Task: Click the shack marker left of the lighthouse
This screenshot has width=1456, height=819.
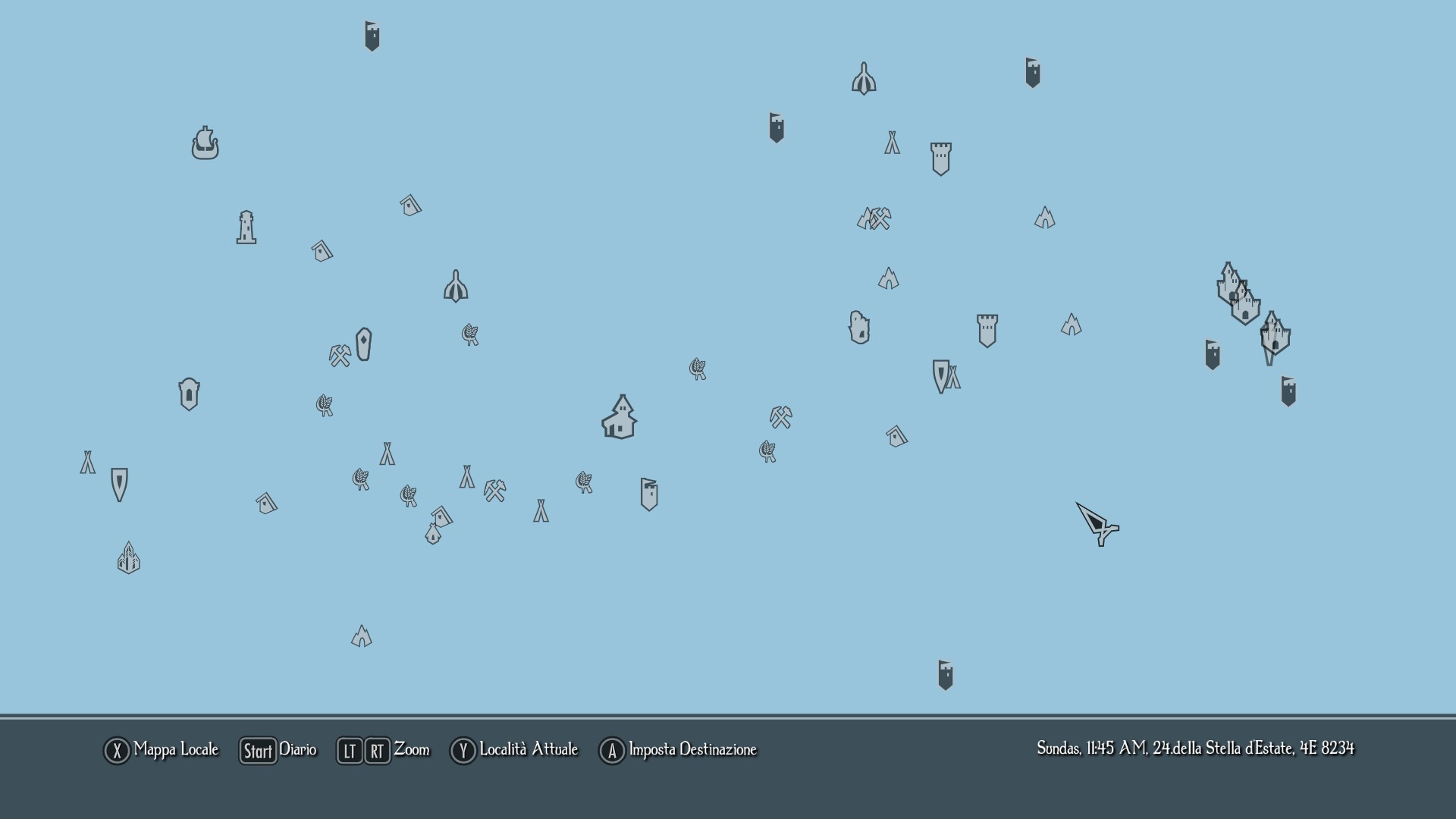Action: coord(322,250)
